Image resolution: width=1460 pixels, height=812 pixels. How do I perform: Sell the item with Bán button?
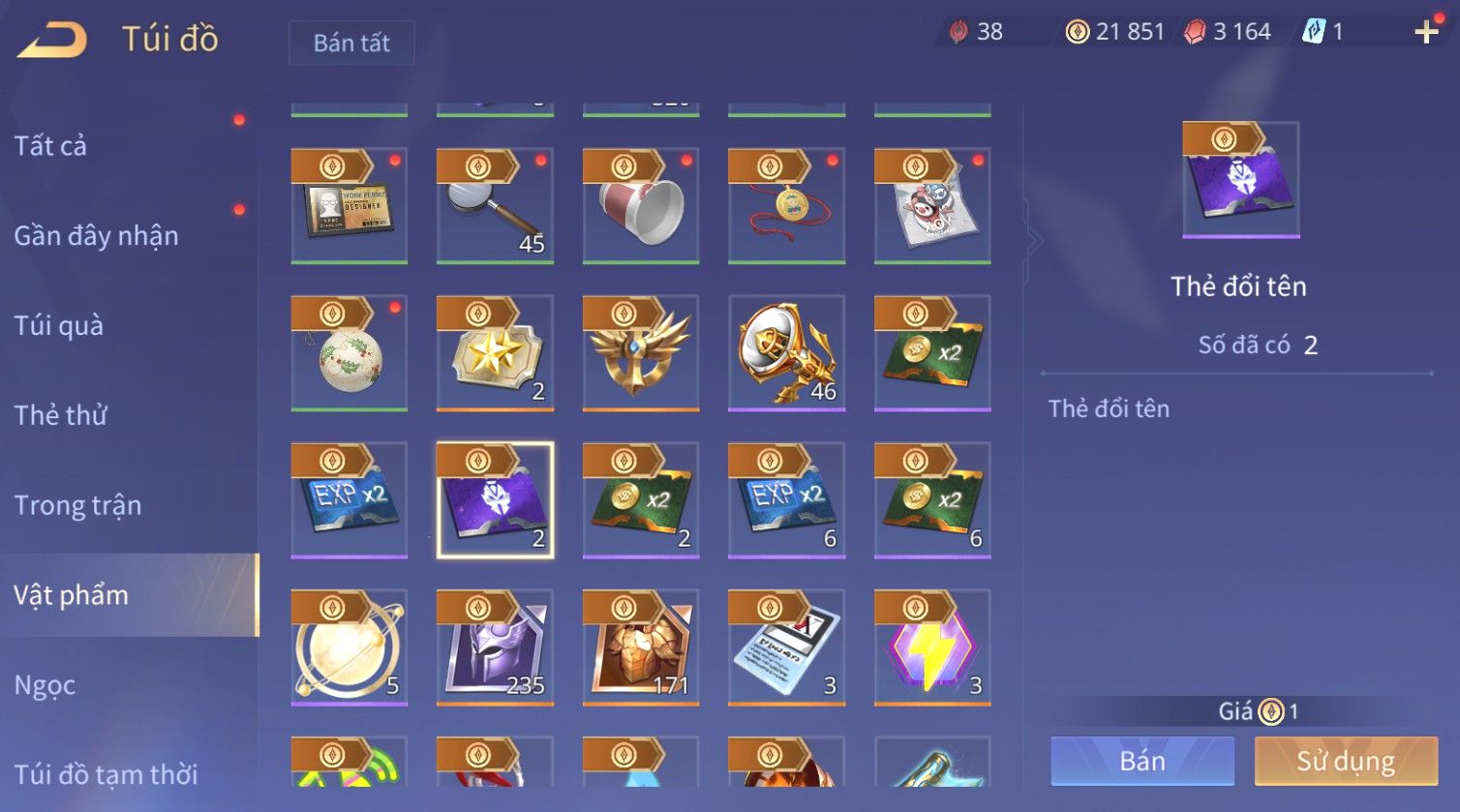1142,761
